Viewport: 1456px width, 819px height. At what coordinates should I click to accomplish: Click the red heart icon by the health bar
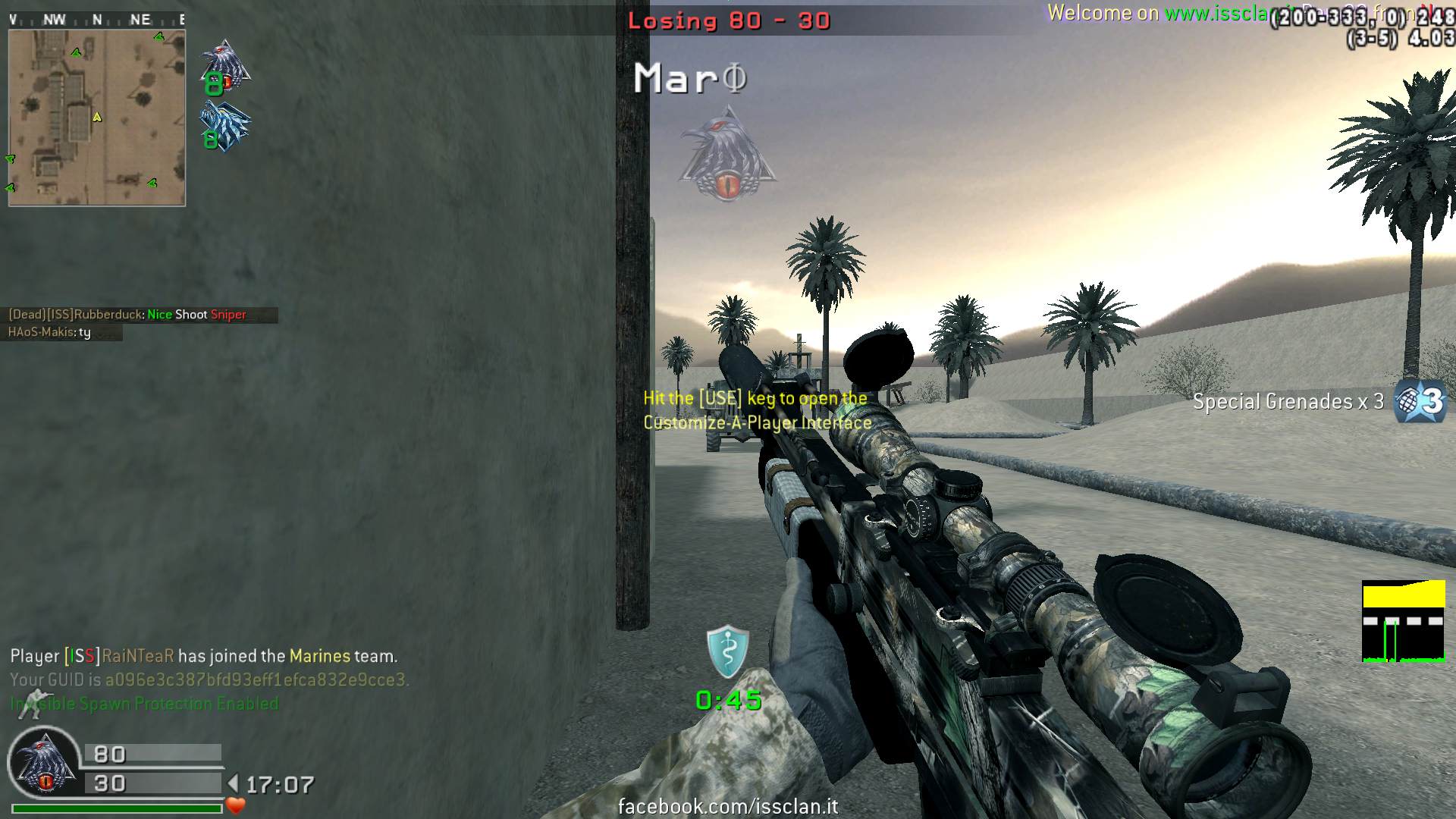click(236, 805)
